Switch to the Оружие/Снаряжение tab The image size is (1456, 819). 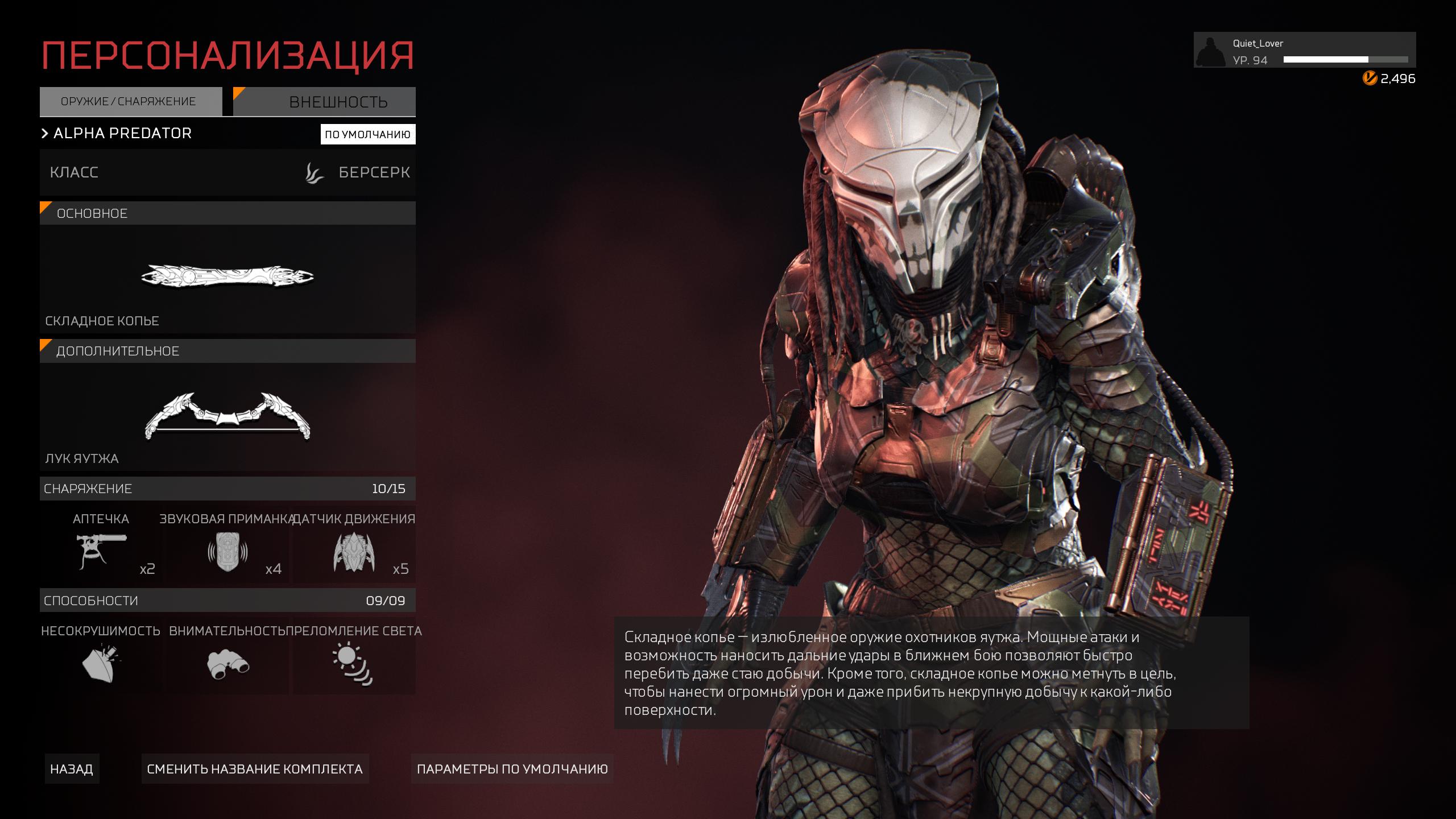(x=130, y=102)
